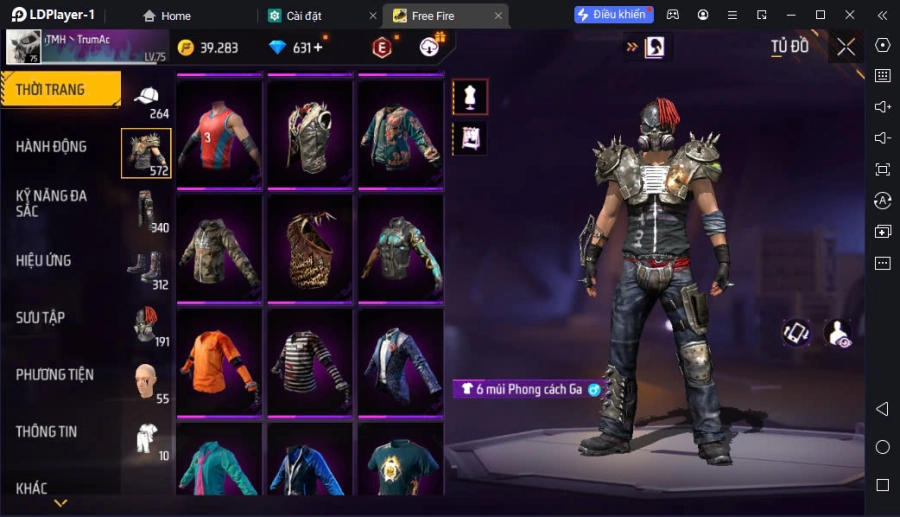This screenshot has width=900, height=517.
Task: Open the 6 múi Phong cách Ga label
Action: click(x=528, y=389)
